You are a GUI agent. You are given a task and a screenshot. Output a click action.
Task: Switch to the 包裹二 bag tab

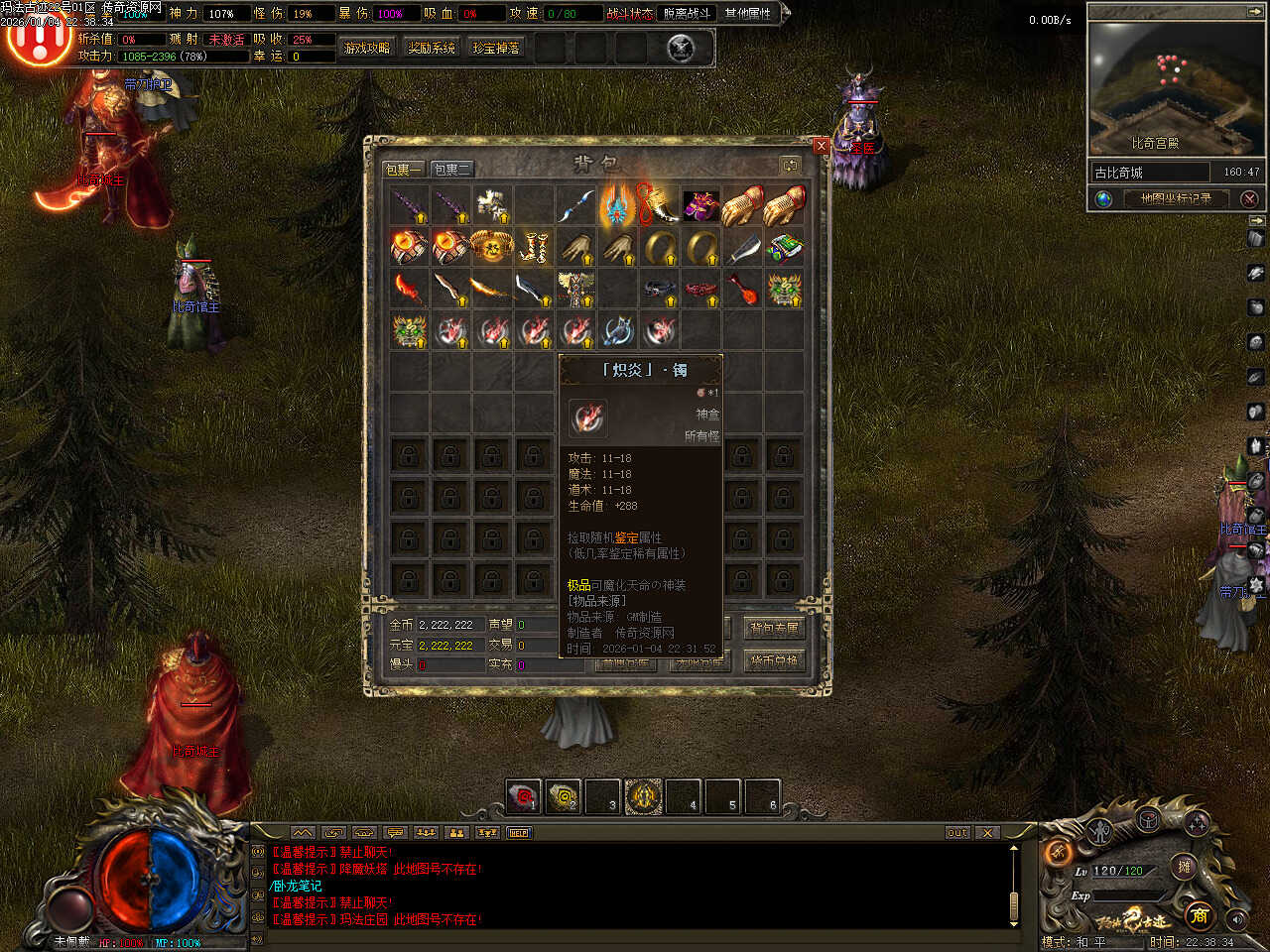point(451,170)
